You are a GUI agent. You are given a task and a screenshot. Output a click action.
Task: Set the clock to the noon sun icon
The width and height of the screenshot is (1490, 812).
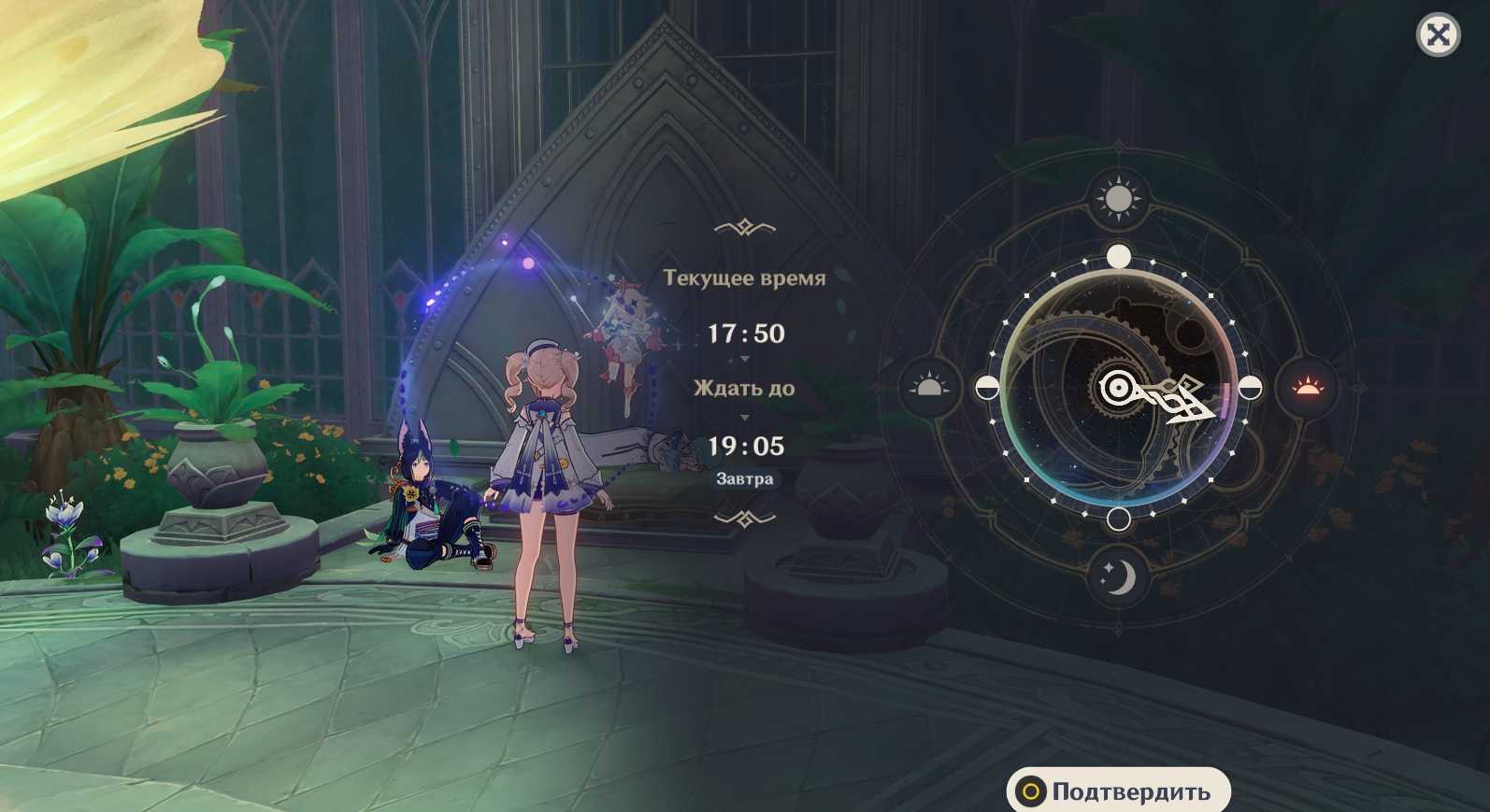[1118, 199]
